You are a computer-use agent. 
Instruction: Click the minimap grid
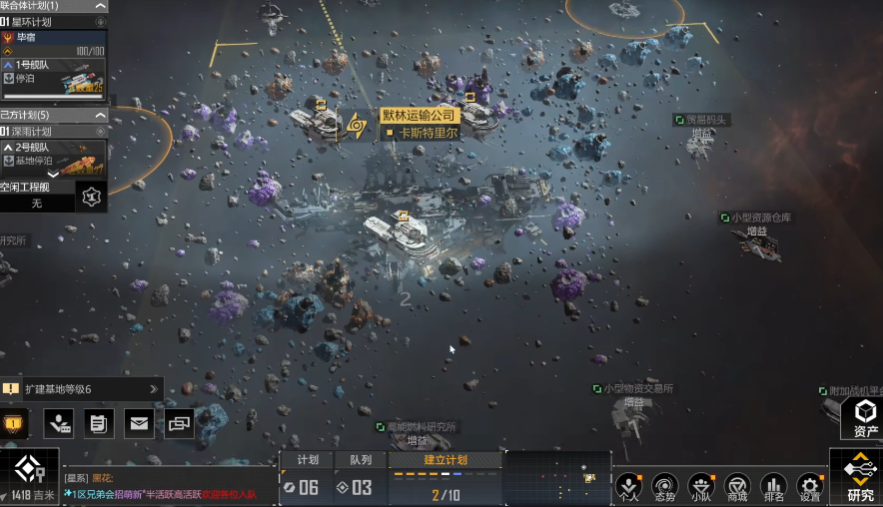[556, 478]
